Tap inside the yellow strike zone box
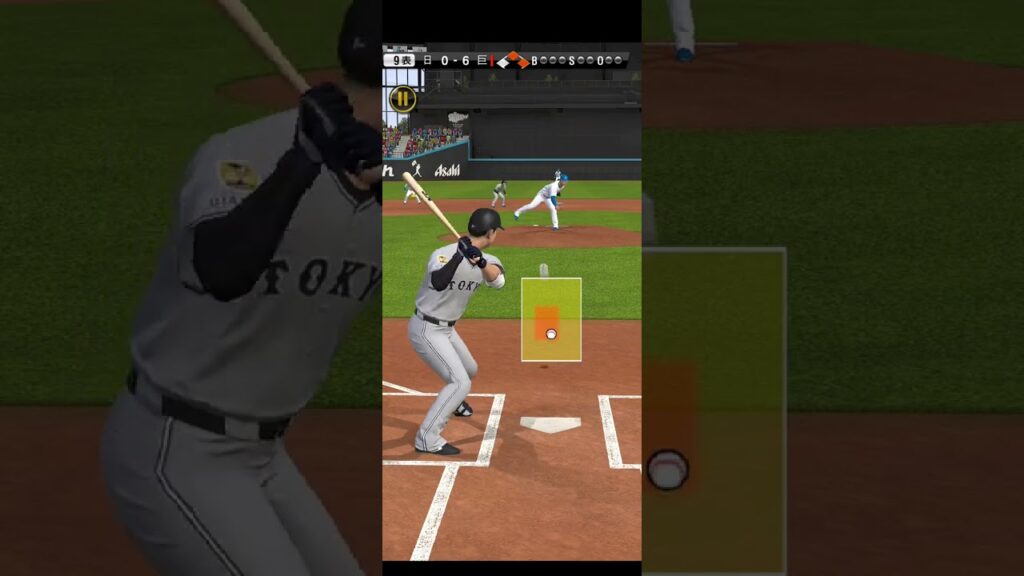Screen dimensions: 1024x576 551,319
